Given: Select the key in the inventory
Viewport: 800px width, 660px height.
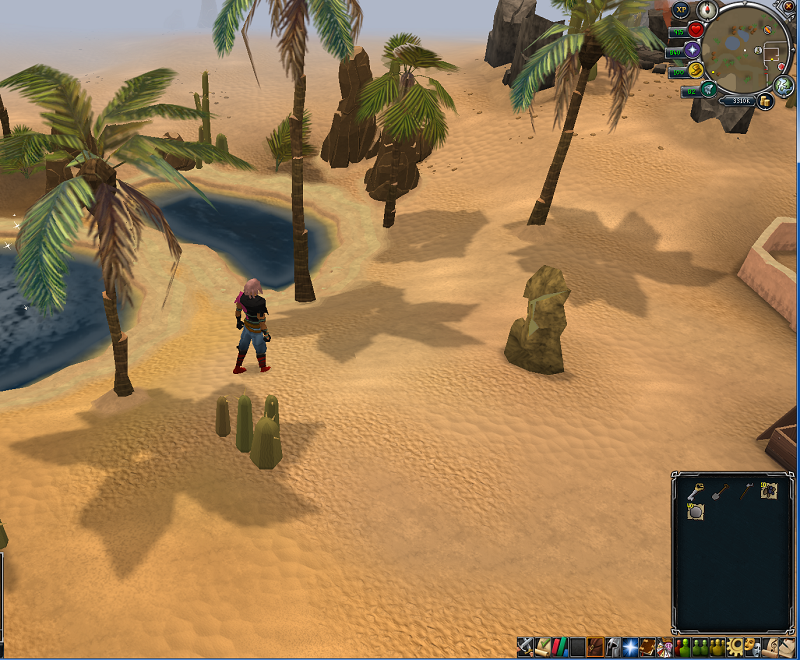Looking at the screenshot, I should click(695, 490).
